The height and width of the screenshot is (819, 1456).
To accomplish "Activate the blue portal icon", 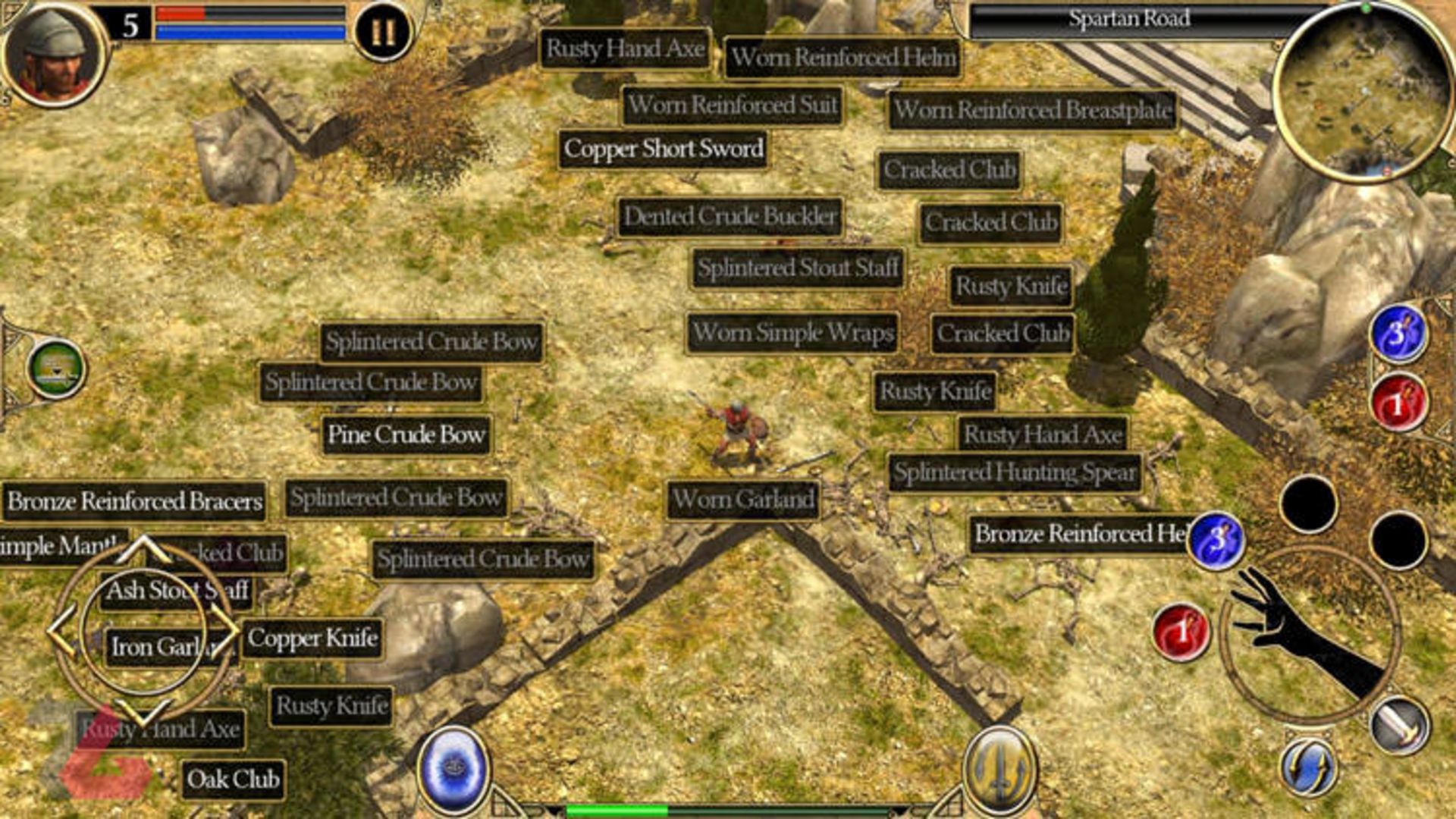I will pos(453,767).
